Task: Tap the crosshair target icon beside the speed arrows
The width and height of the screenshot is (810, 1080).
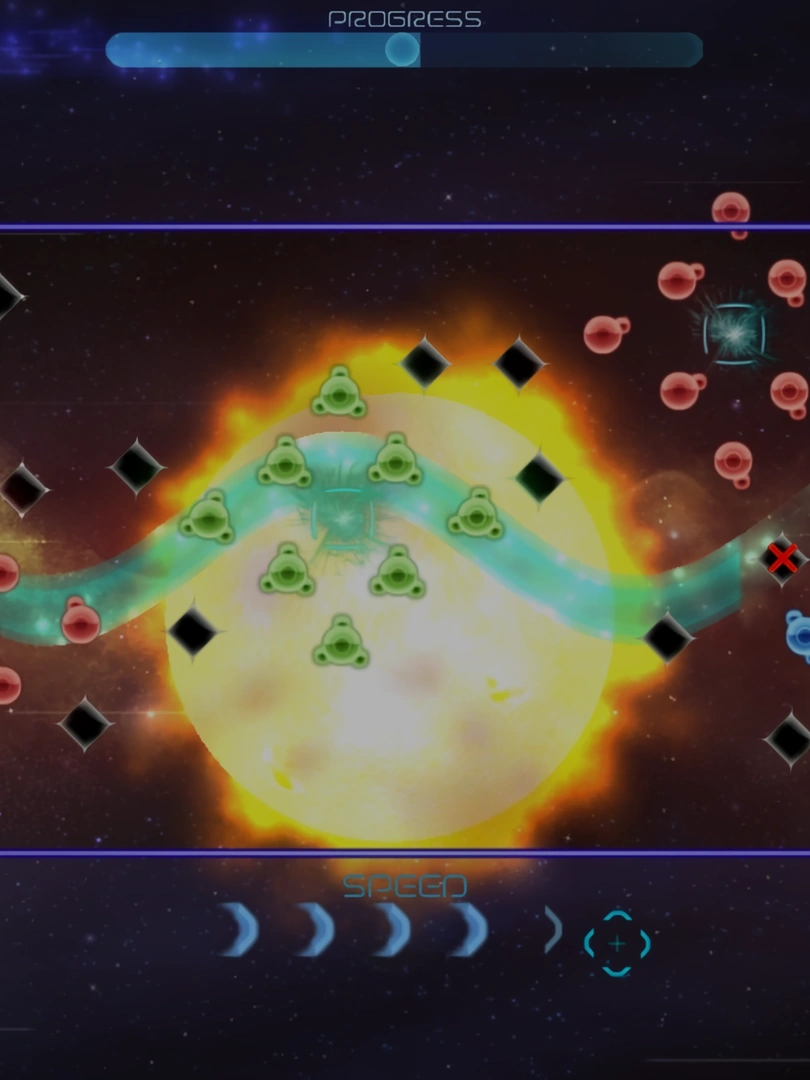Action: [617, 942]
